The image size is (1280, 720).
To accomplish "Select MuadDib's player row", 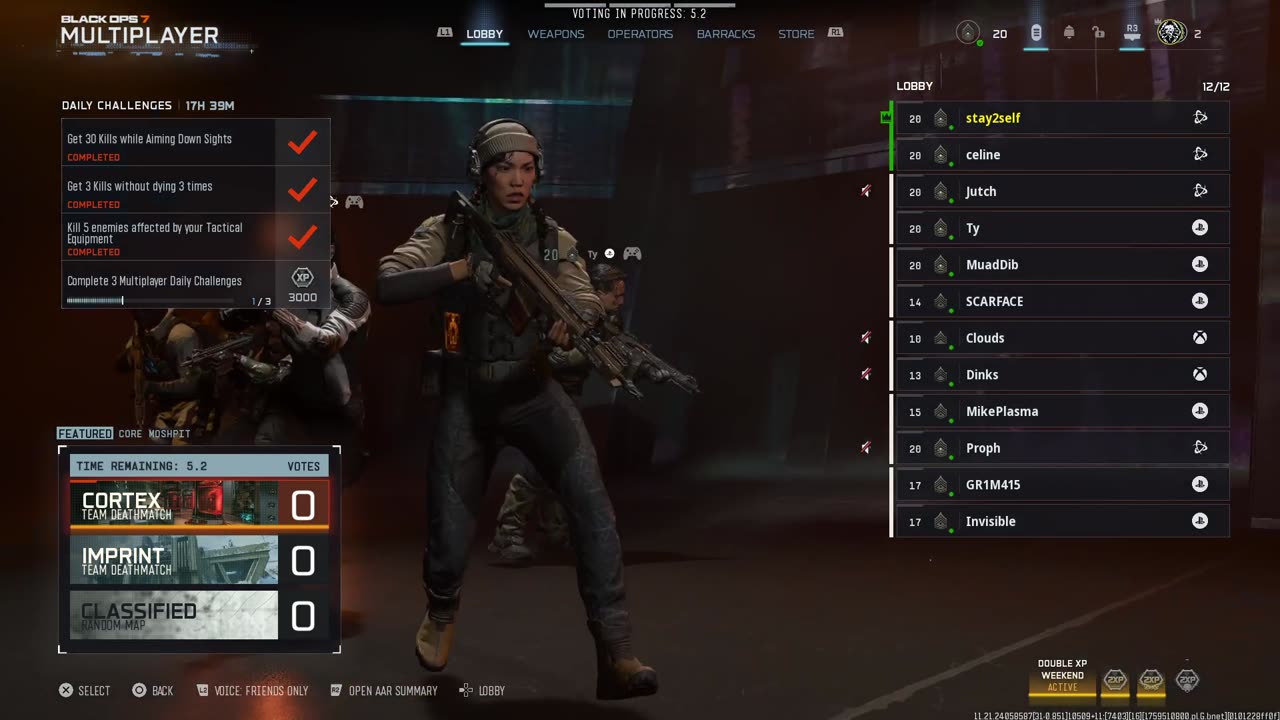I will (x=1062, y=265).
